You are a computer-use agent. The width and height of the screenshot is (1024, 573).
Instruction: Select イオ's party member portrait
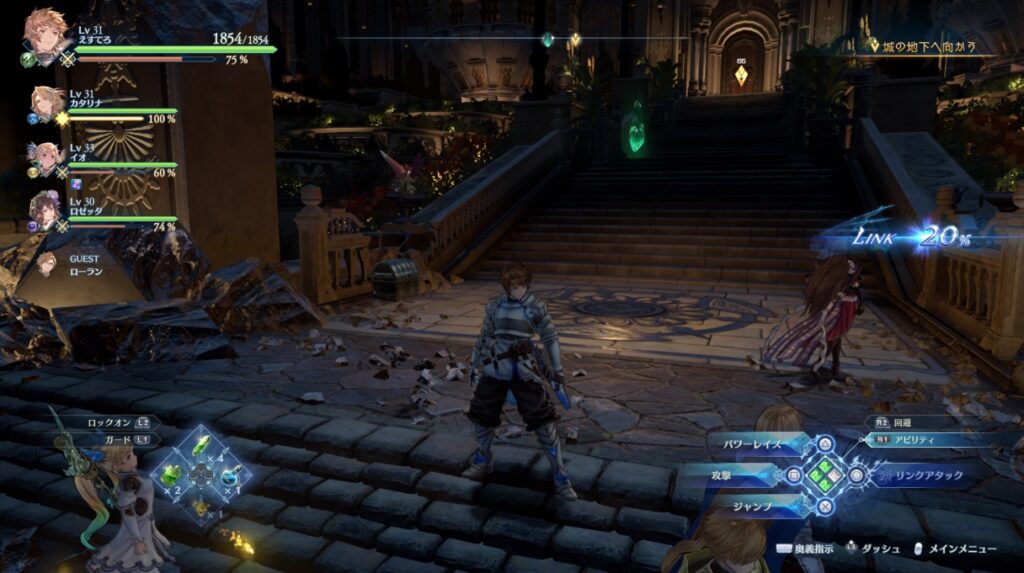[x=46, y=158]
